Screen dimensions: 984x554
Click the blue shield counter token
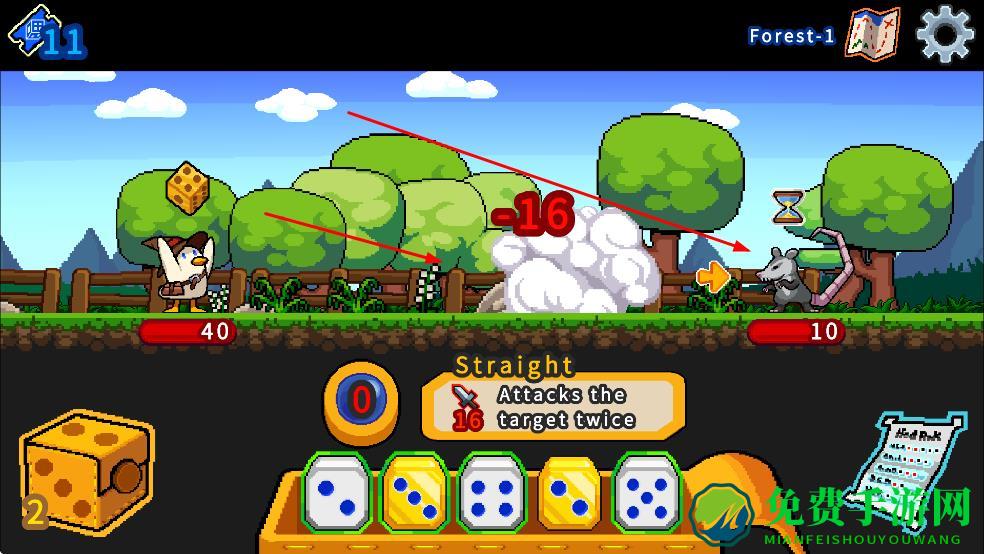click(361, 402)
